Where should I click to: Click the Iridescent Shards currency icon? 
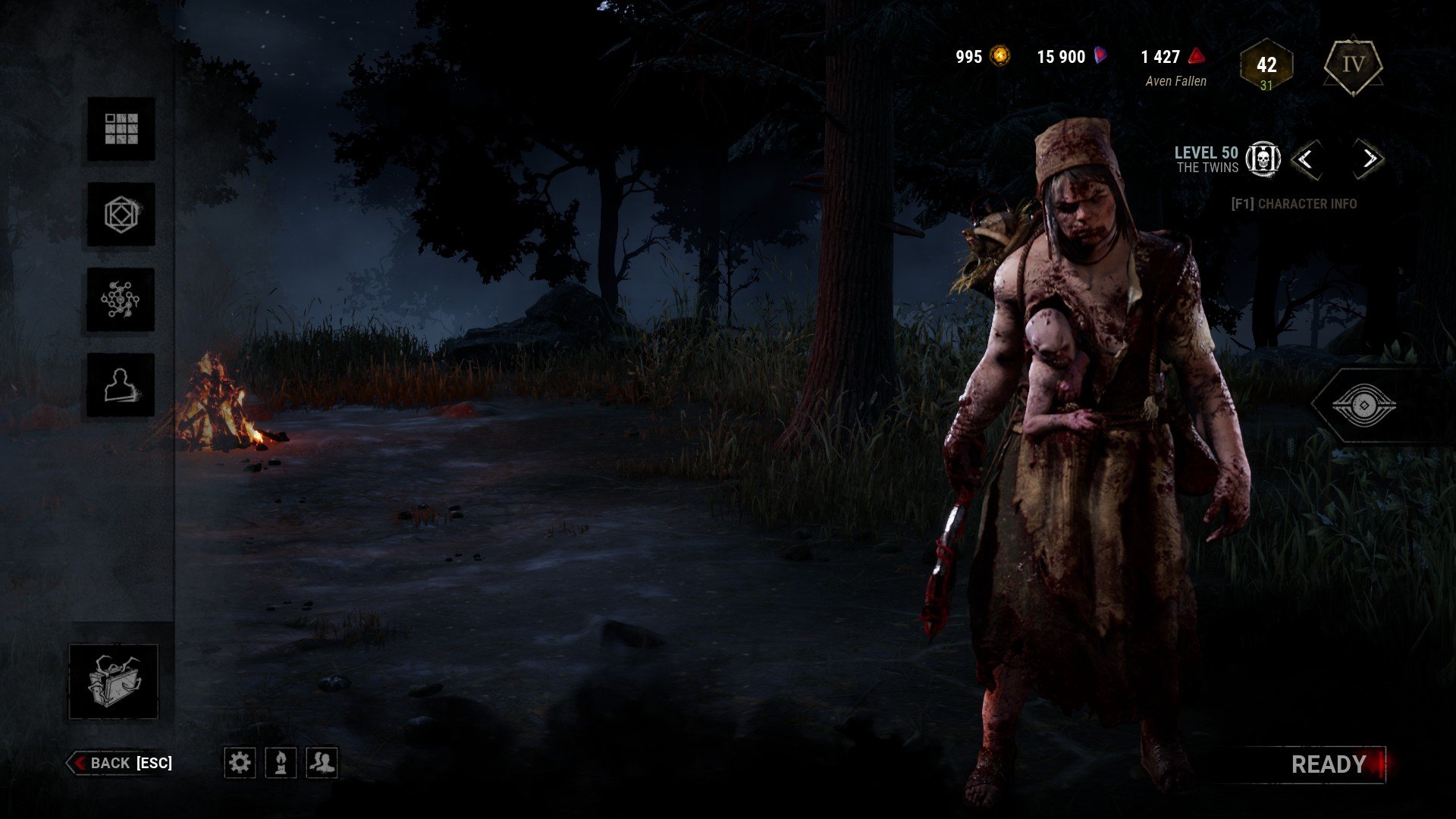tap(1100, 56)
